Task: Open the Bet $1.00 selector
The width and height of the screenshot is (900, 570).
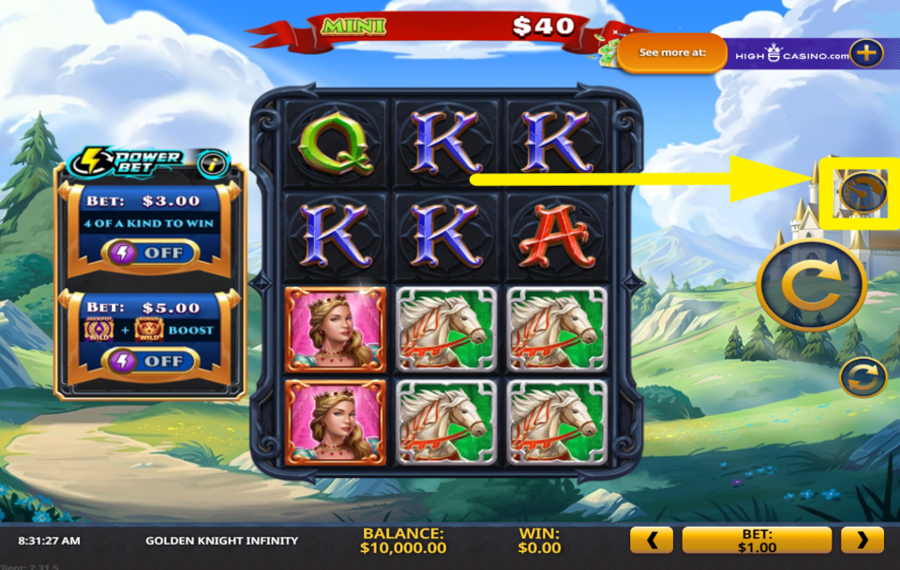Action: pyautogui.click(x=756, y=541)
